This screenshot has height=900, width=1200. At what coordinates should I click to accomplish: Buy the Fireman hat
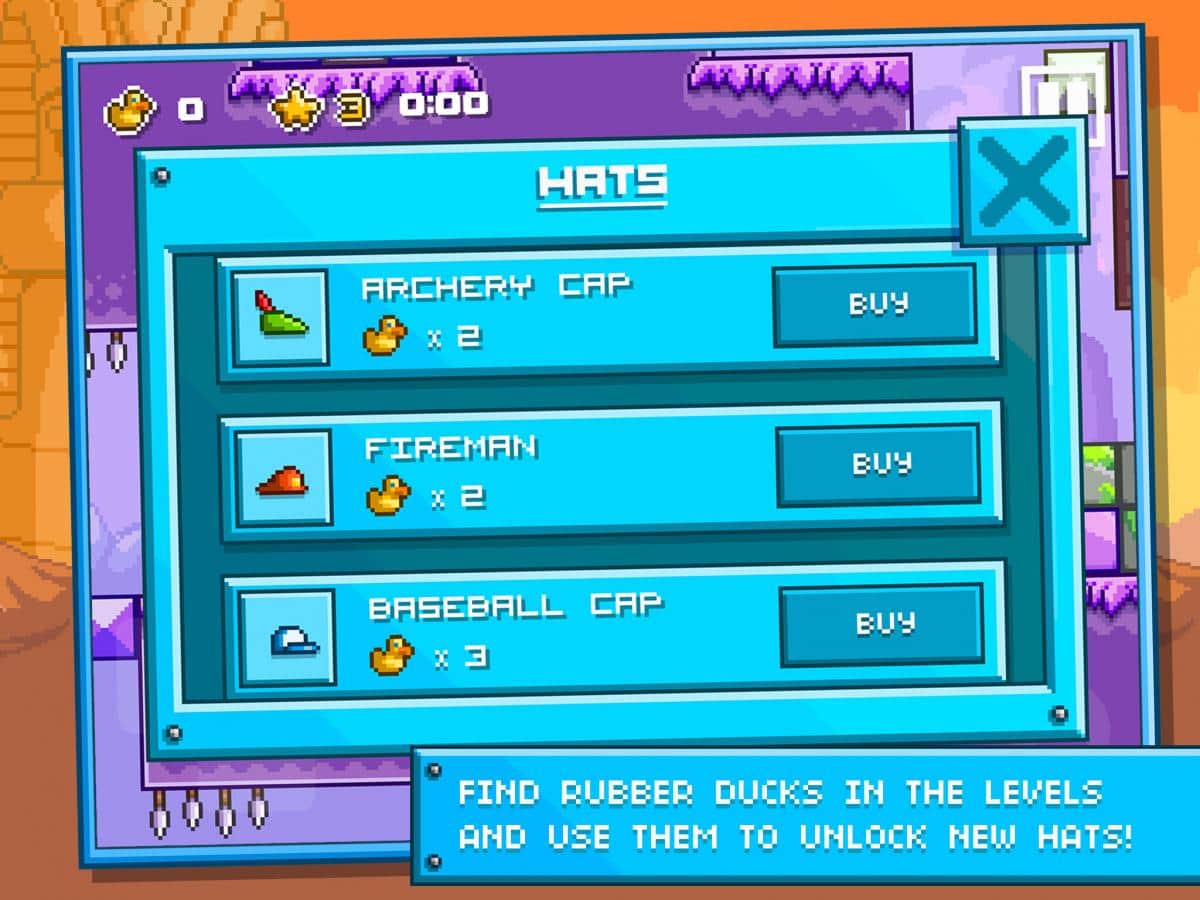tap(878, 464)
